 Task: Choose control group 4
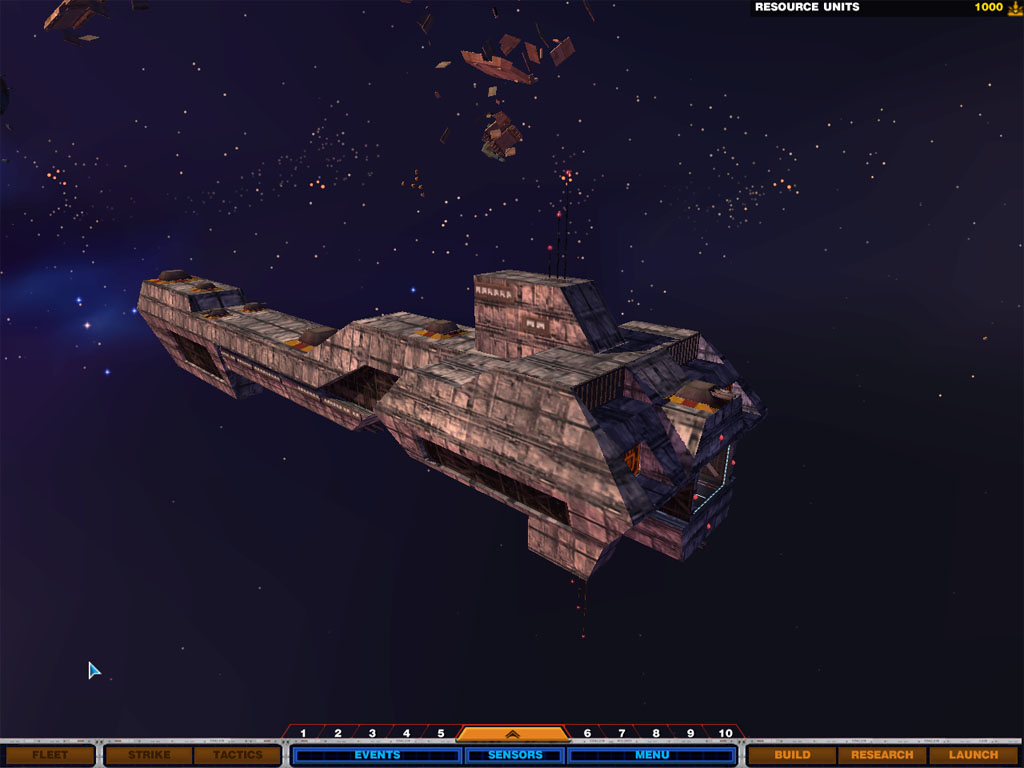pos(406,734)
